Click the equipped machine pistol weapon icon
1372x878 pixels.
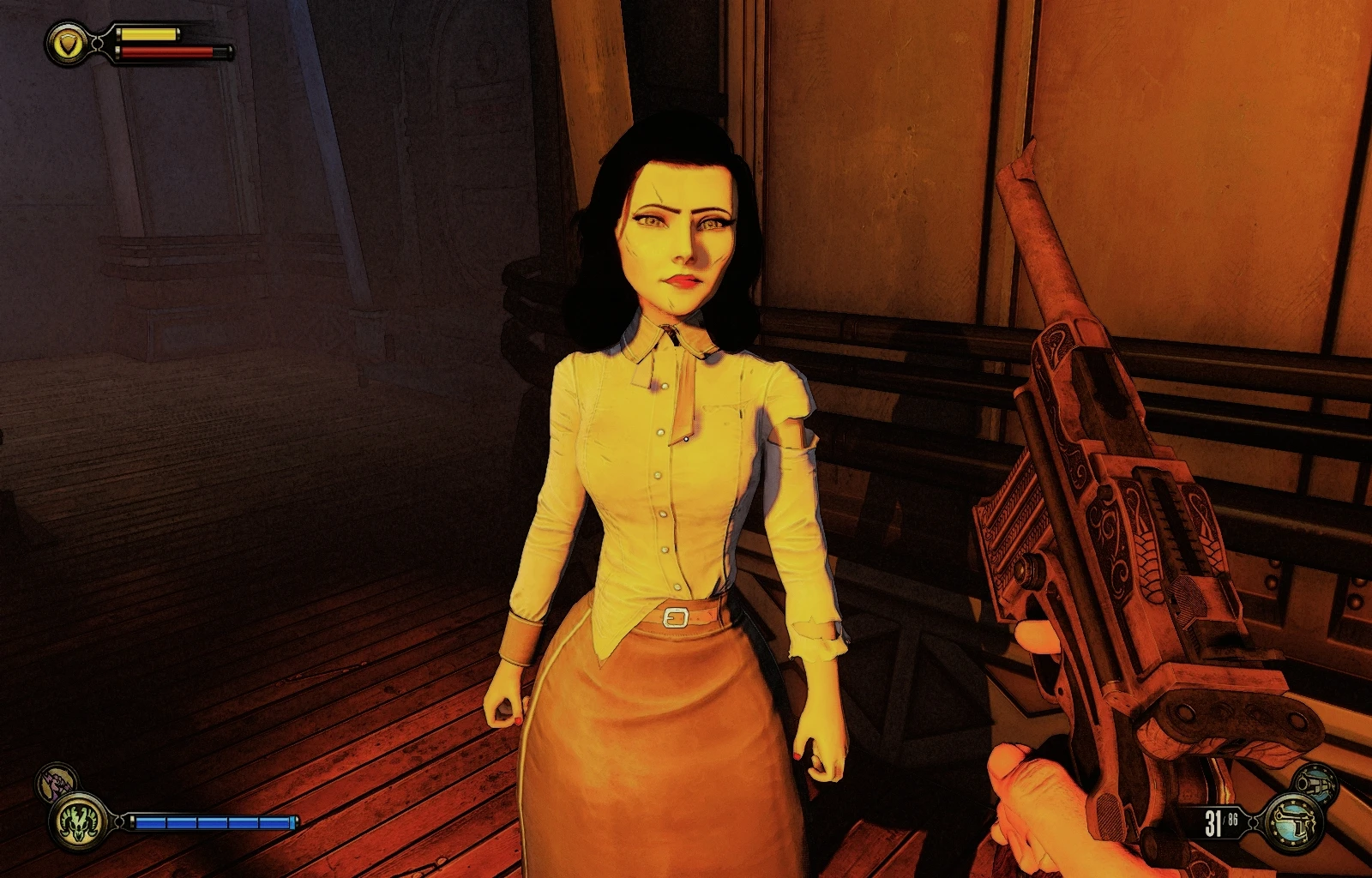tap(1295, 822)
